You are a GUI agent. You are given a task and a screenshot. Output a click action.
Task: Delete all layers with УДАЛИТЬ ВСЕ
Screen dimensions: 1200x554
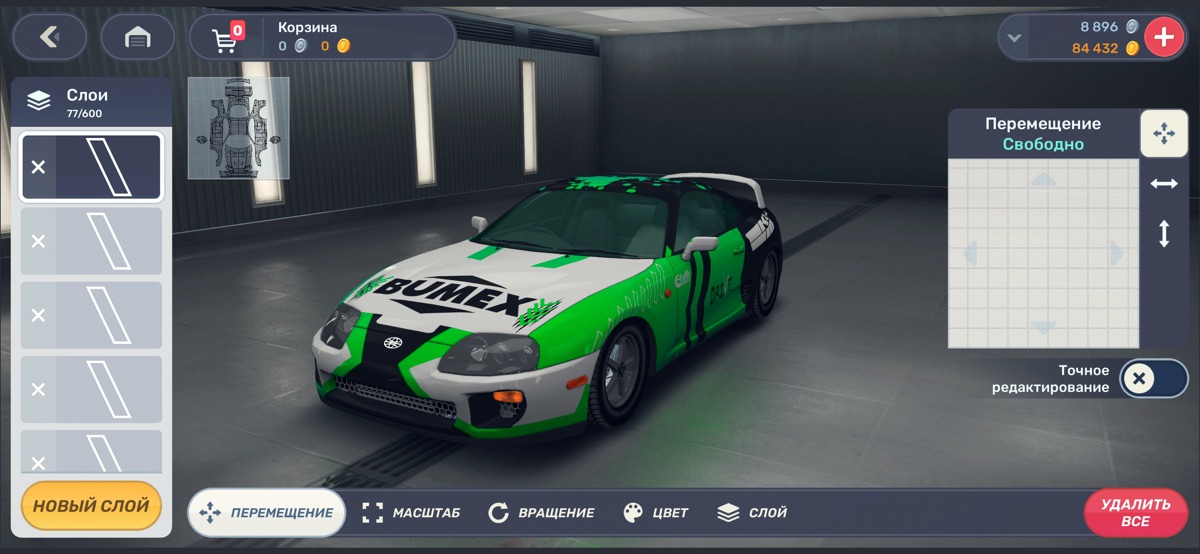point(1135,513)
